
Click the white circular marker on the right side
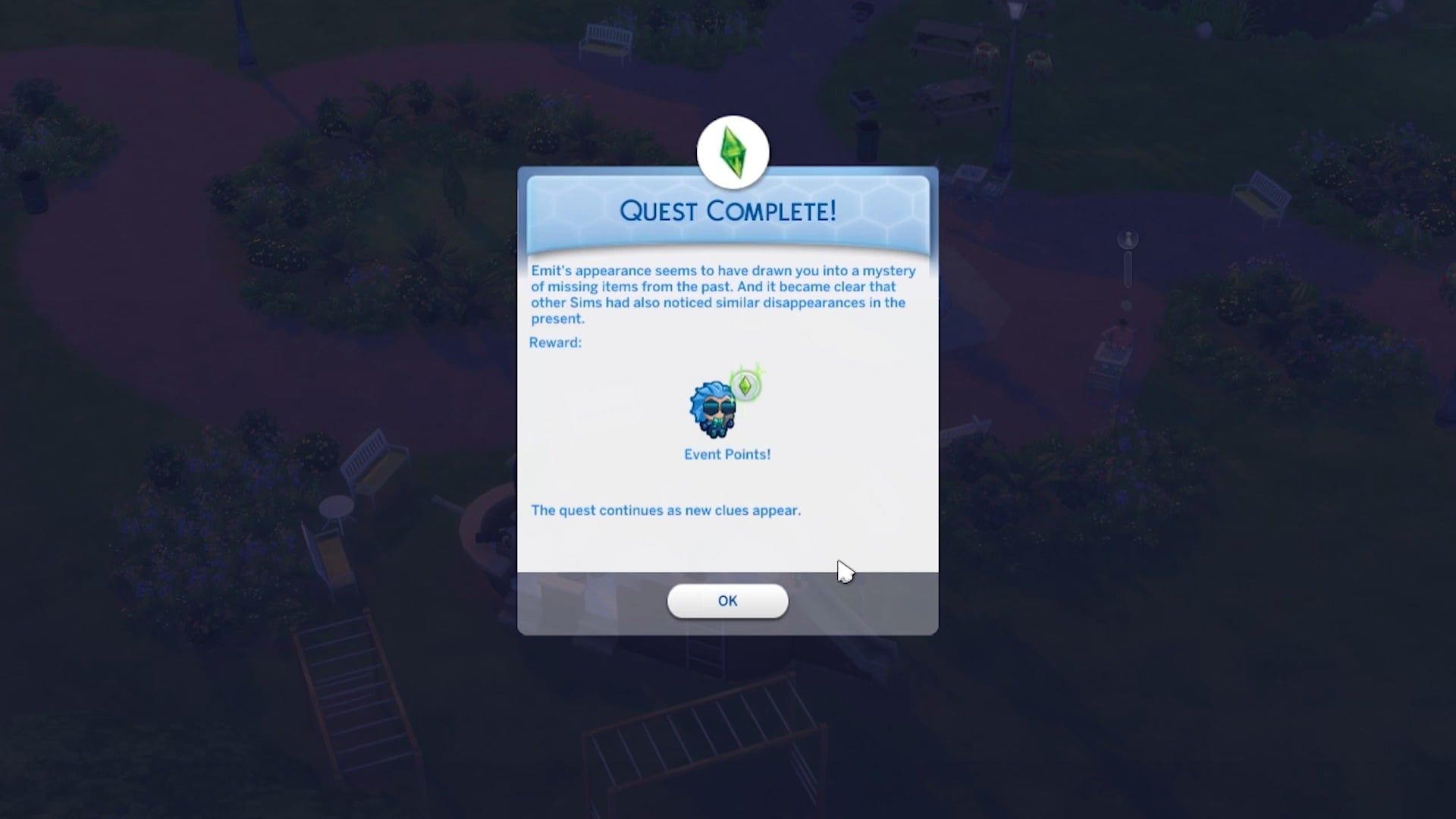click(x=1128, y=237)
